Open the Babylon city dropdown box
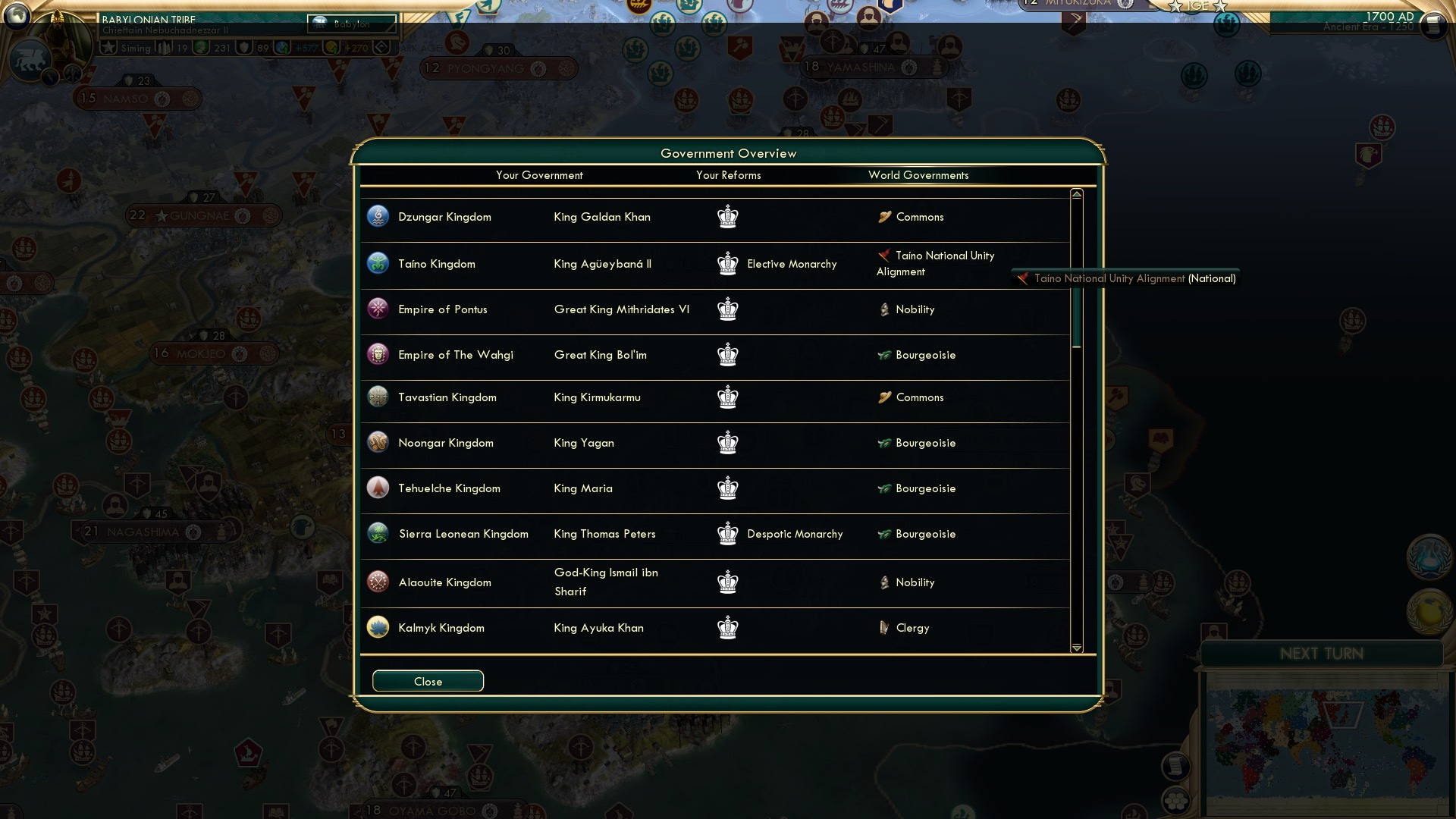Image resolution: width=1456 pixels, height=819 pixels. pyautogui.click(x=351, y=24)
